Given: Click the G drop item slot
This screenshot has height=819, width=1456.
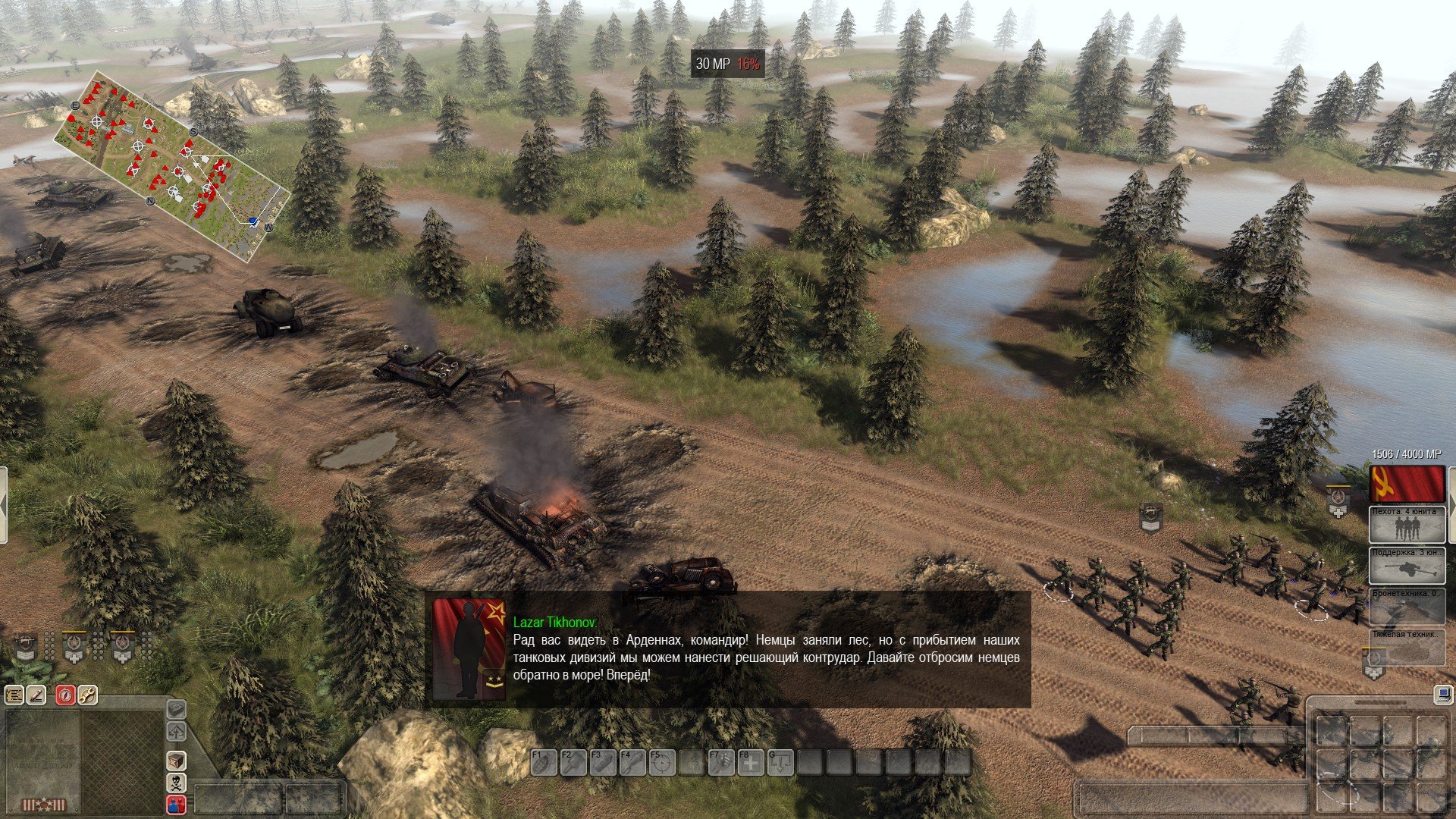Looking at the screenshot, I should (x=780, y=762).
